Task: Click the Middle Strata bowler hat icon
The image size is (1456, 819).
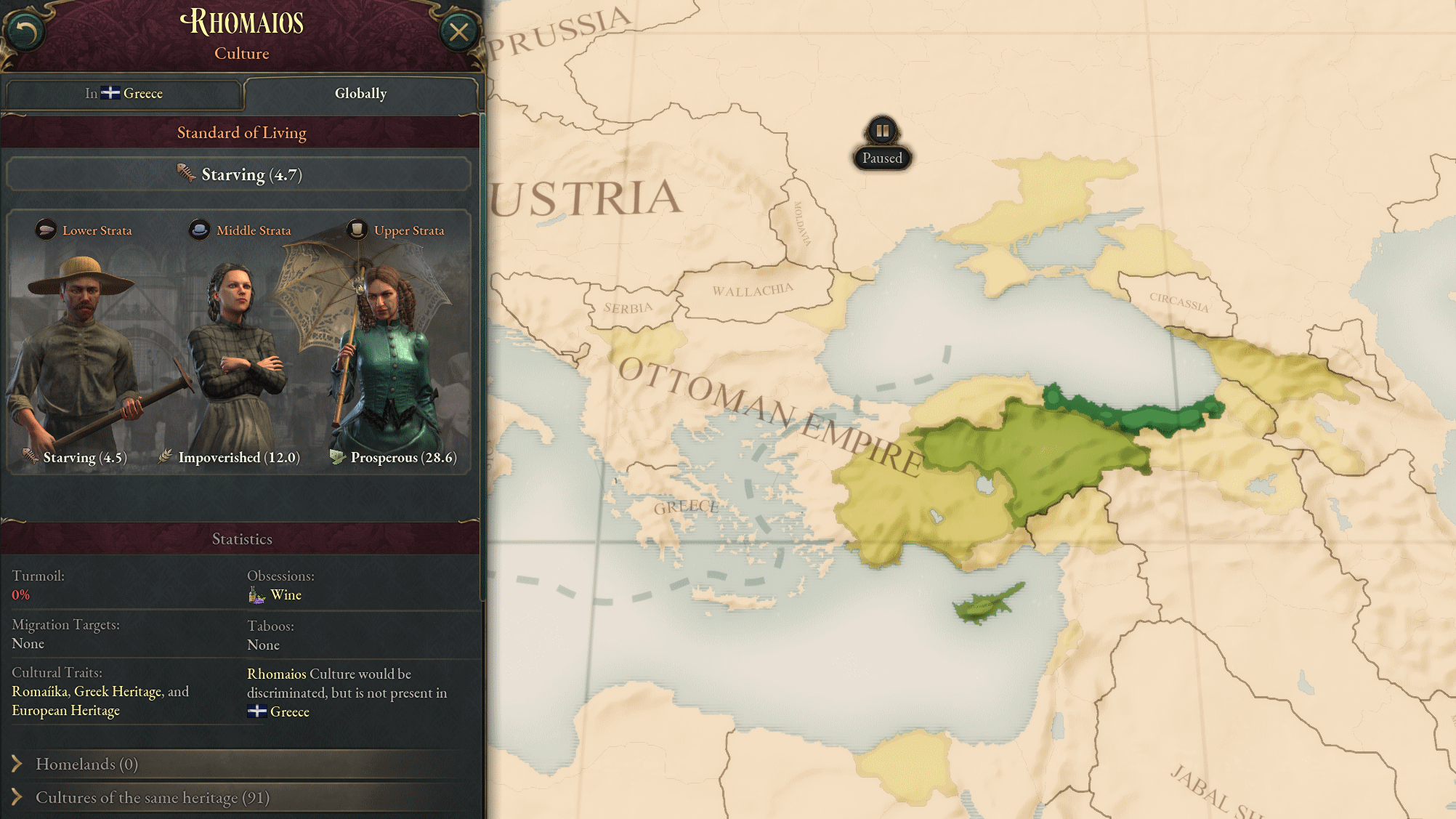Action: pyautogui.click(x=199, y=230)
